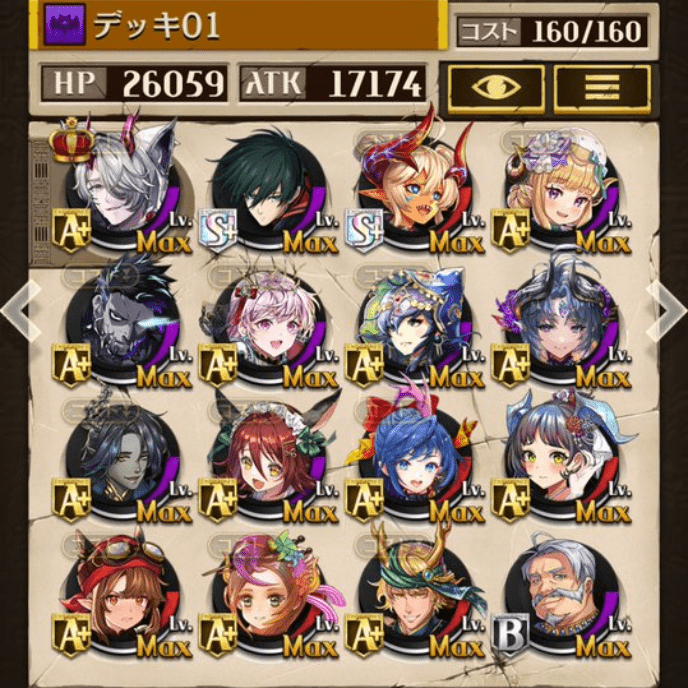Select the orange-haired girl with pink ribbon
Viewport: 688px width, 688px height.
coord(267,598)
